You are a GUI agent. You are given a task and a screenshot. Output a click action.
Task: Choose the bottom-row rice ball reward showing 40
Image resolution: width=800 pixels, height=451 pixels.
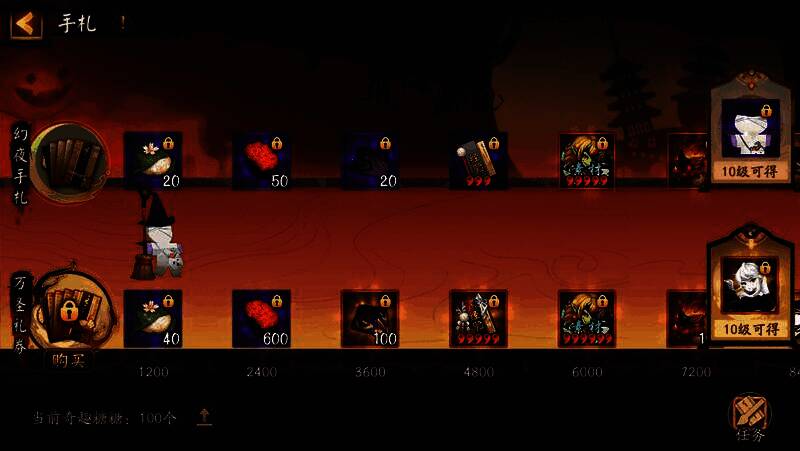pyautogui.click(x=153, y=319)
